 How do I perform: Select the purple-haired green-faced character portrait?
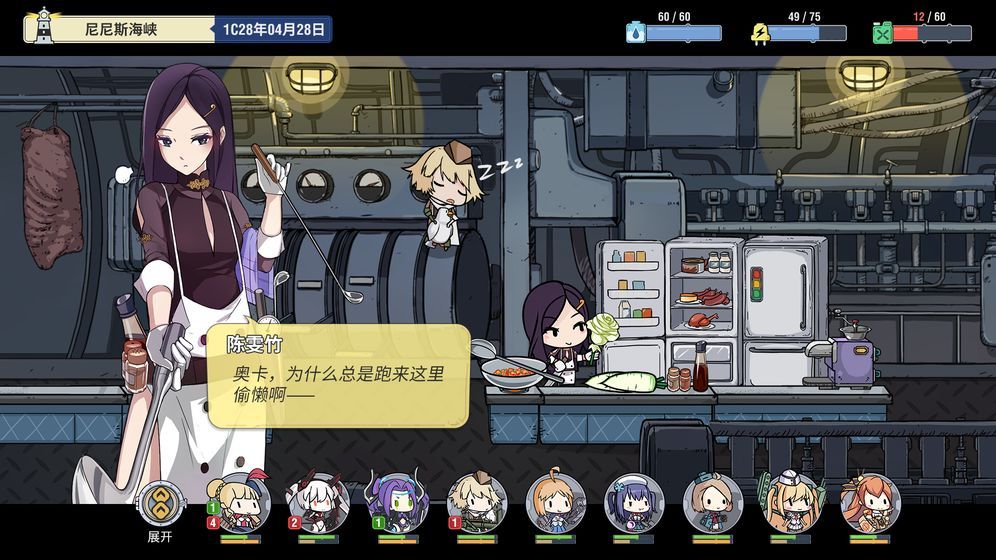pos(397,501)
